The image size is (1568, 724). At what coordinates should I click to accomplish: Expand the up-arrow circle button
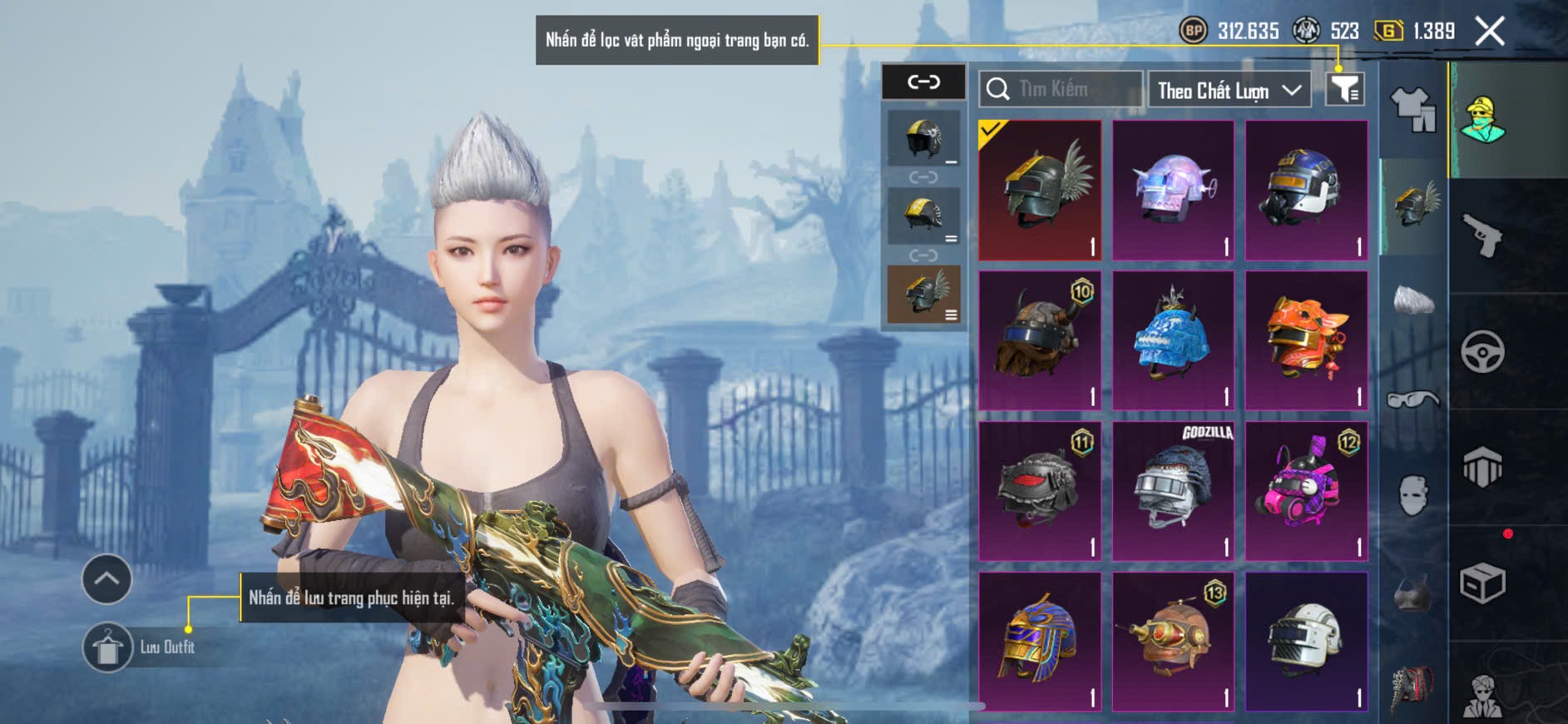click(x=106, y=578)
